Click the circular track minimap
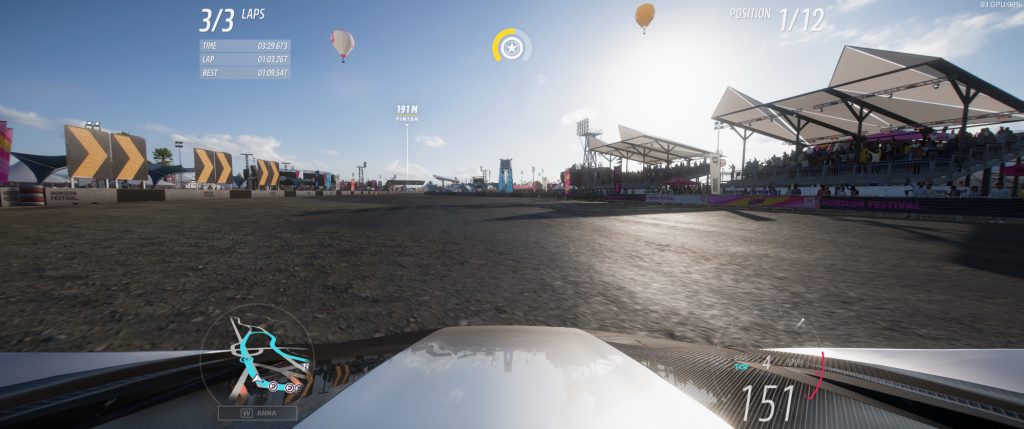This screenshot has width=1024, height=429. (x=257, y=357)
